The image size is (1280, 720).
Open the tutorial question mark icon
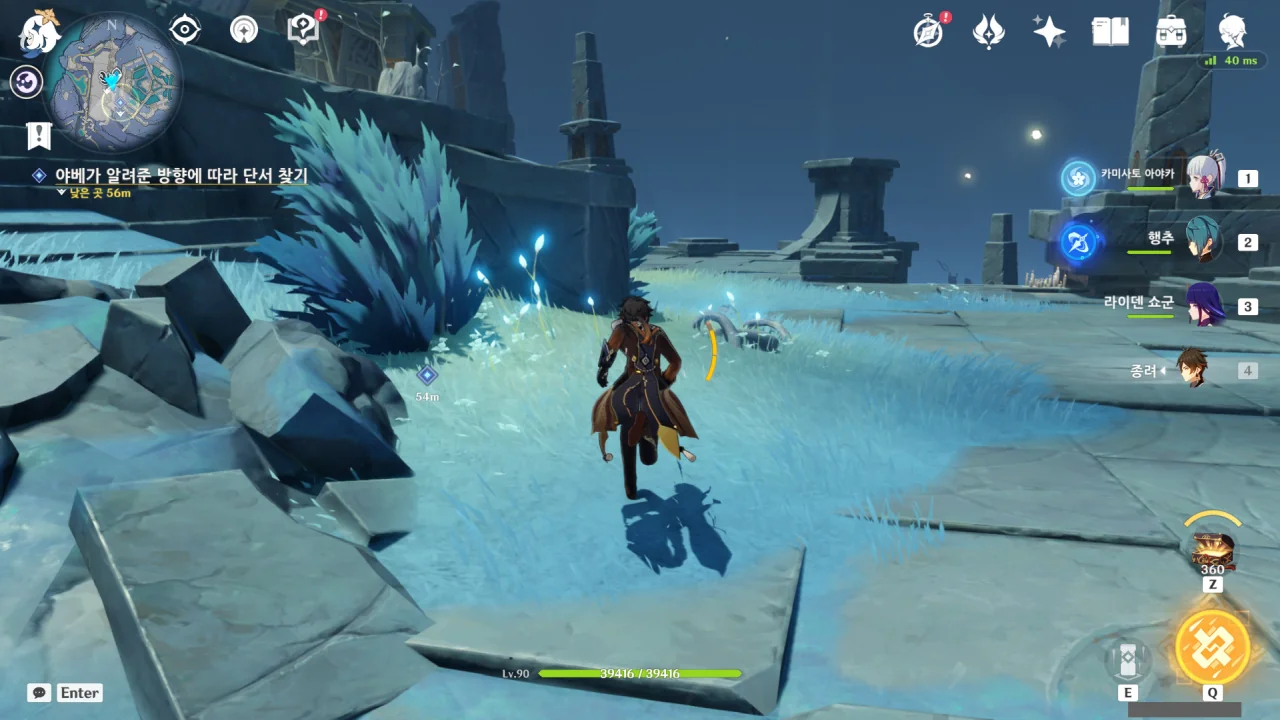click(302, 29)
